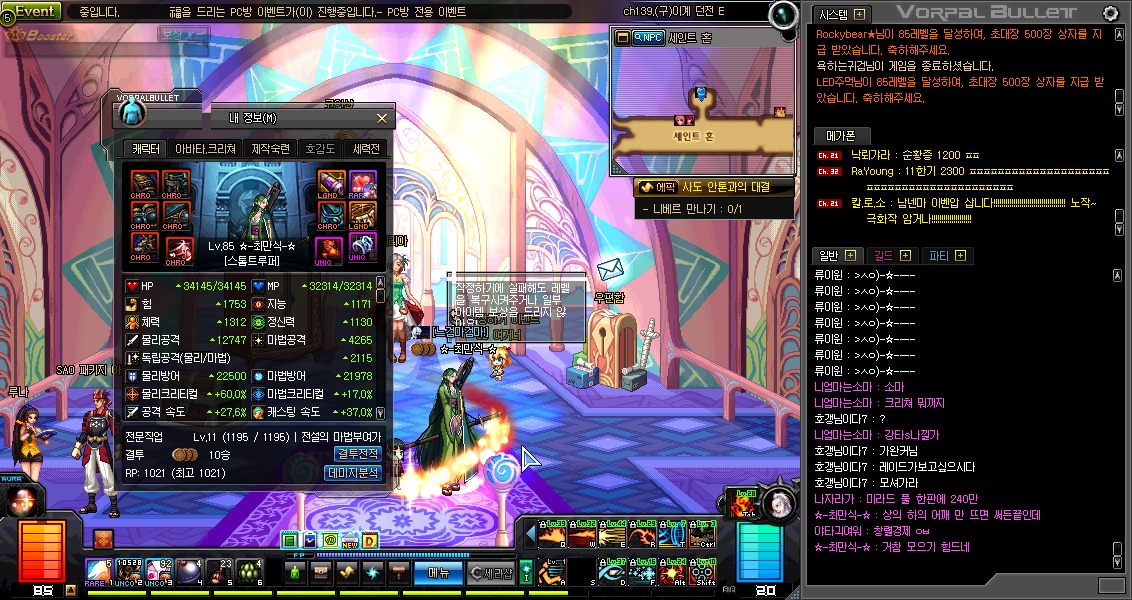Close the 내 정보 character info window

click(x=381, y=118)
